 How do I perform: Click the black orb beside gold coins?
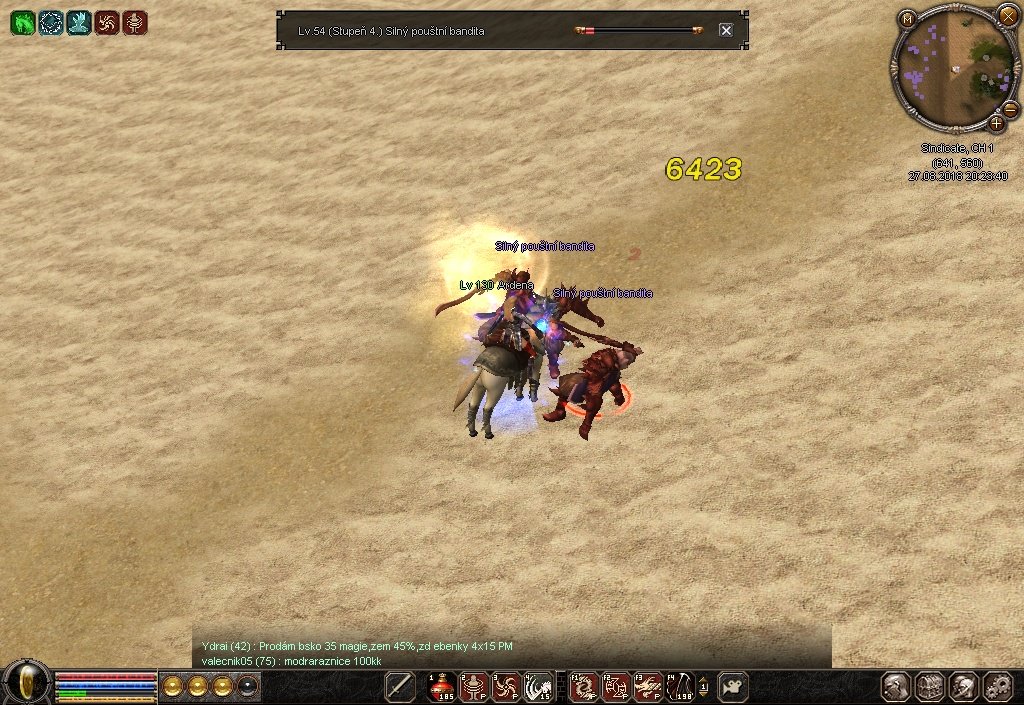click(247, 686)
